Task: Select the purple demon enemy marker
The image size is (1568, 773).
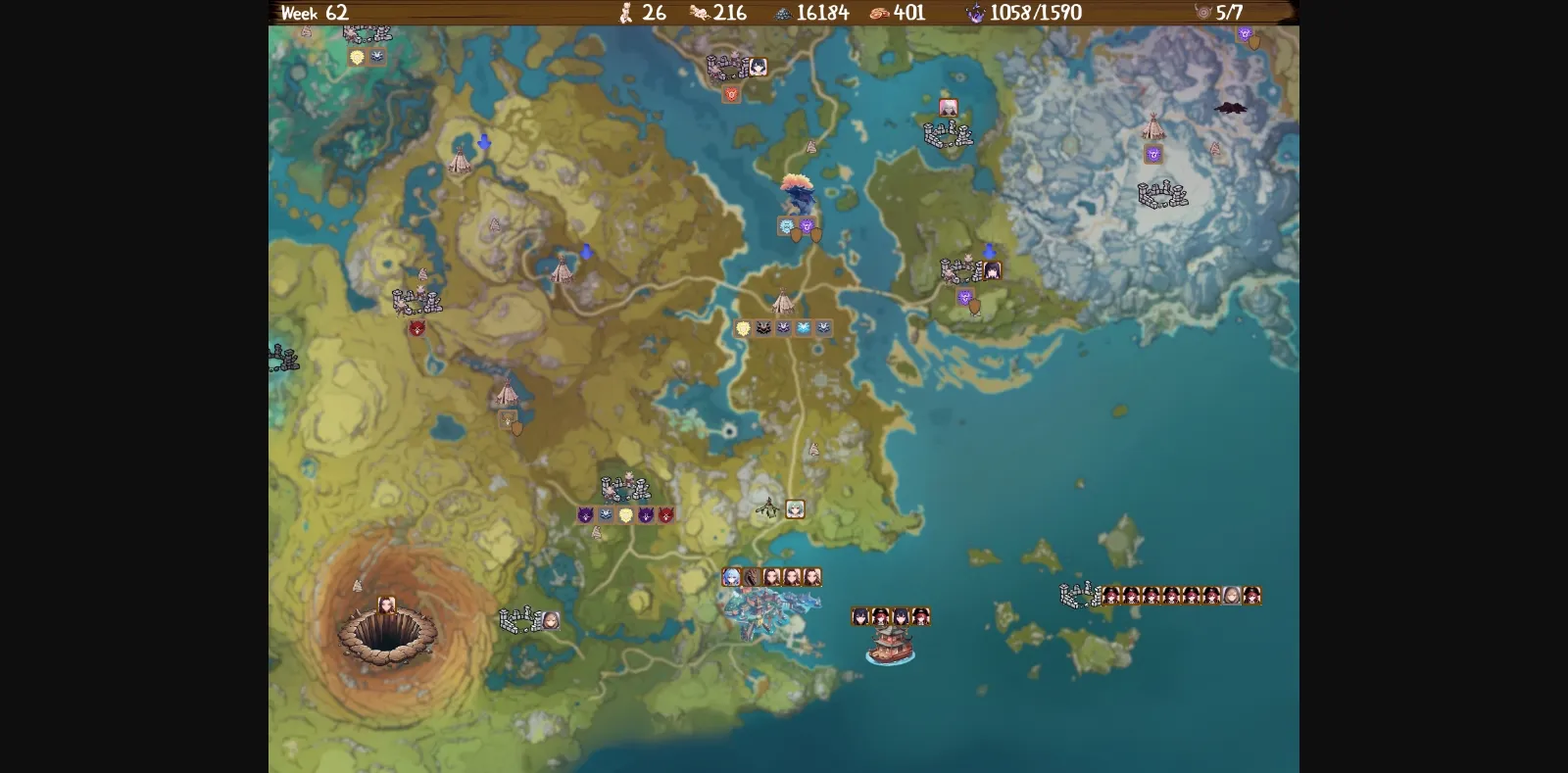Action: 585,514
